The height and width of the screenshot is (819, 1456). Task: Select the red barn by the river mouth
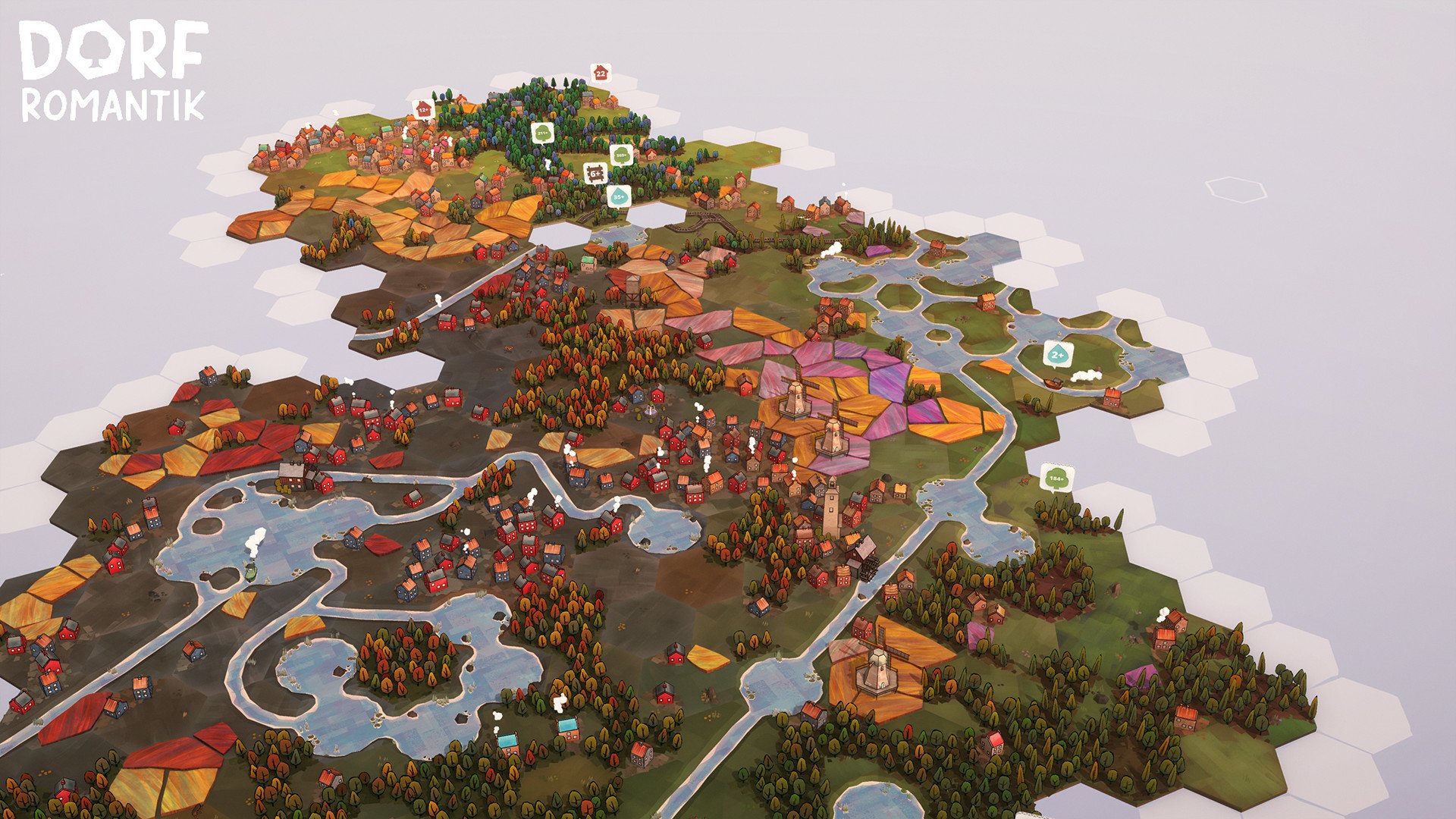[x=1112, y=398]
